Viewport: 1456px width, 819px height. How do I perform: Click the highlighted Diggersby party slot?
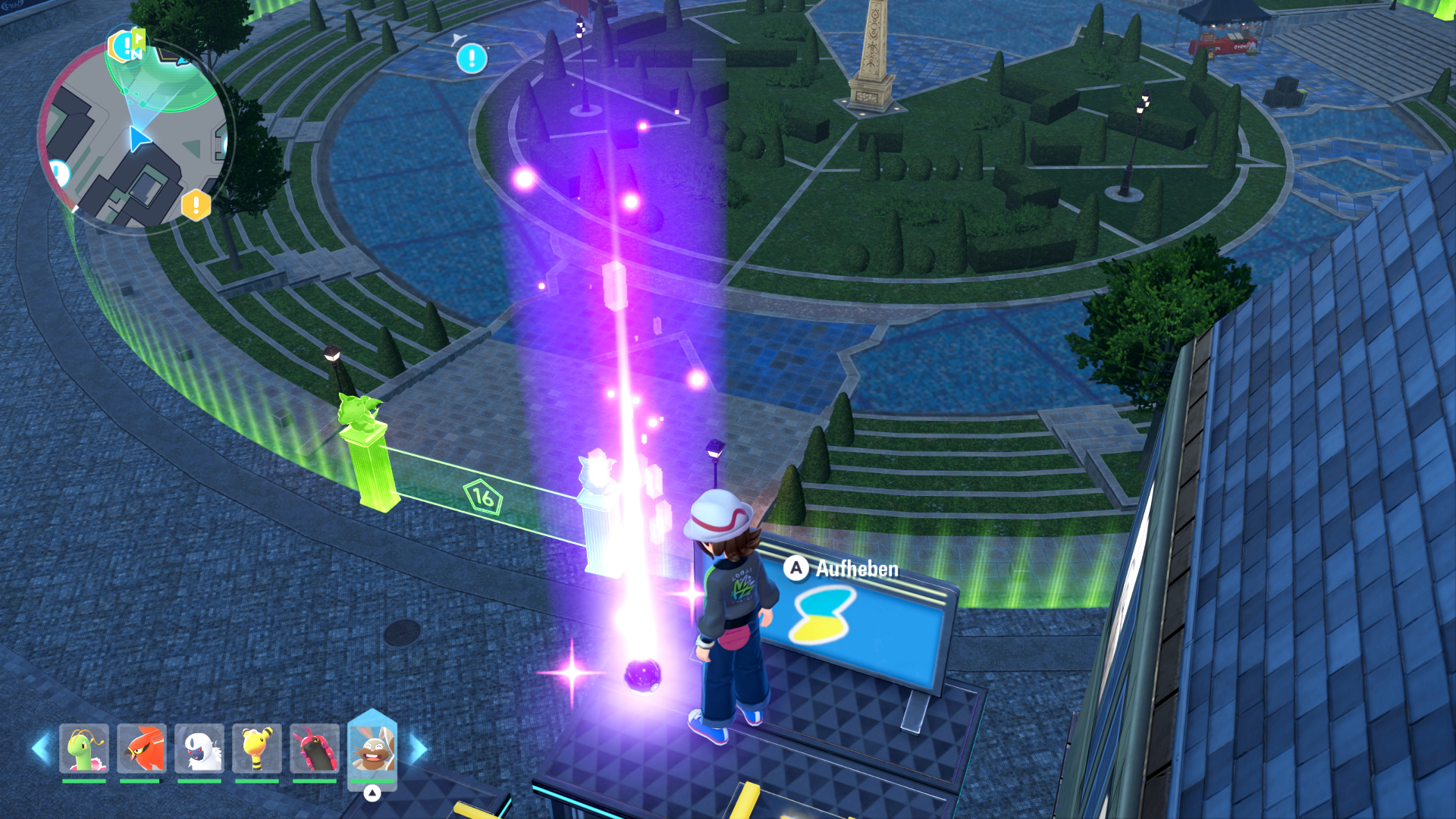[372, 748]
